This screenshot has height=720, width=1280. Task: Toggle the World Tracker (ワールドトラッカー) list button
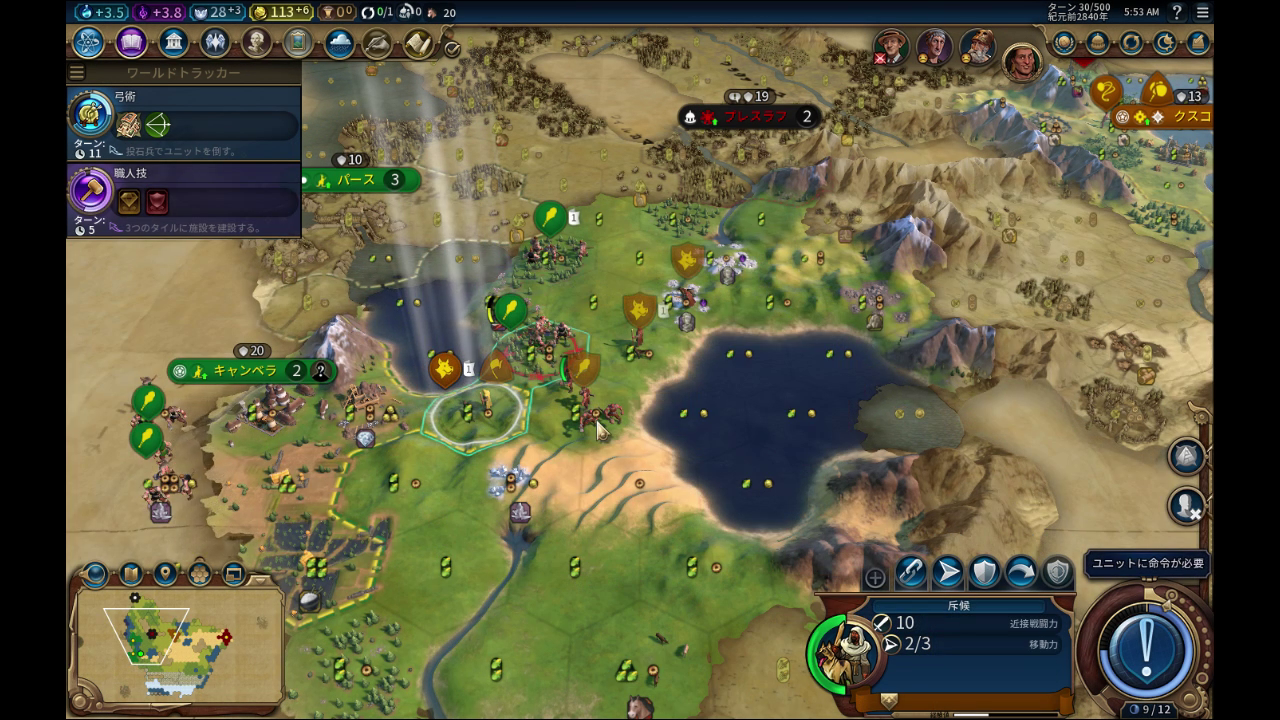pyautogui.click(x=77, y=73)
